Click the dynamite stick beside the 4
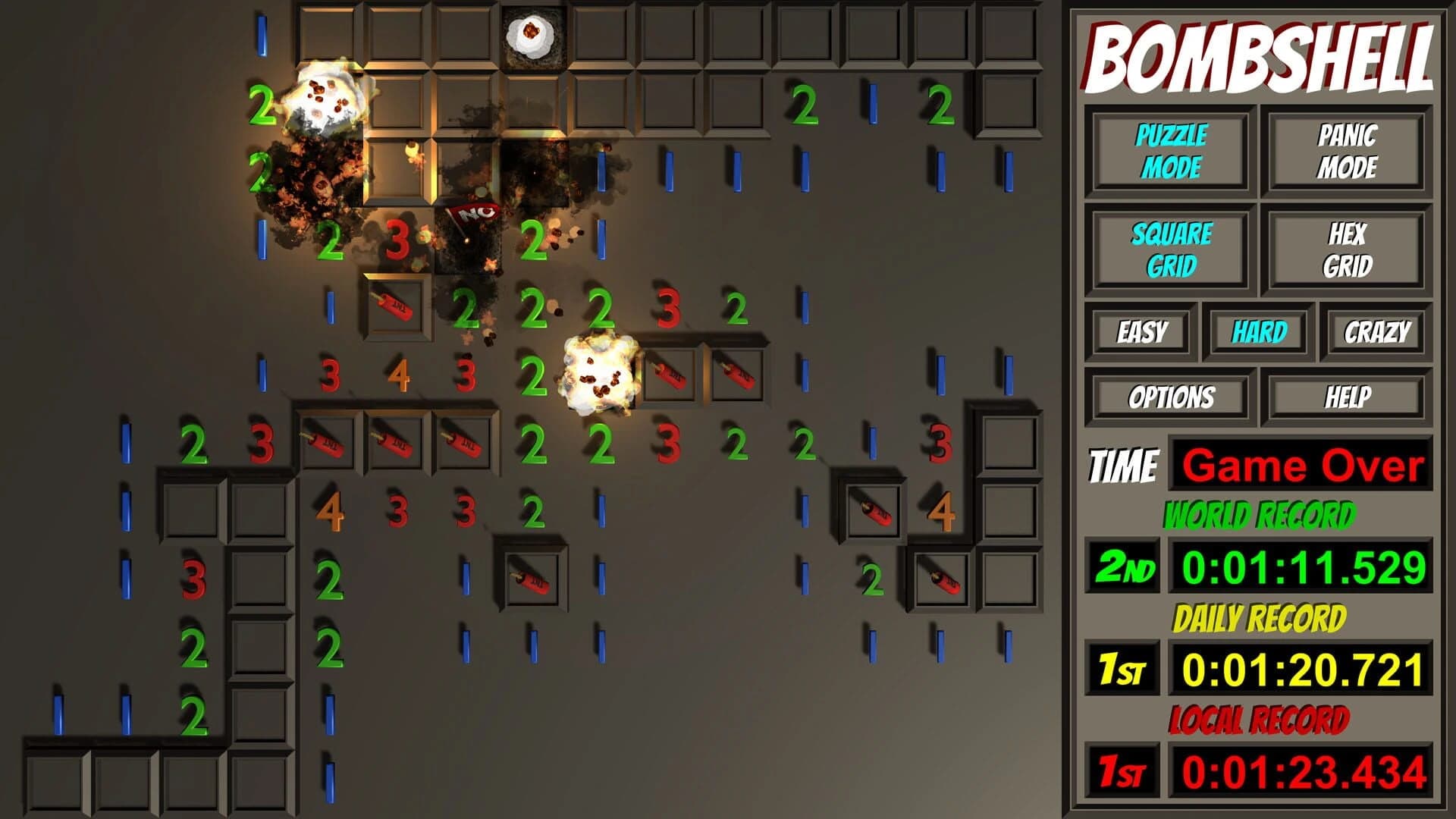The height and width of the screenshot is (819, 1456). [x=872, y=510]
